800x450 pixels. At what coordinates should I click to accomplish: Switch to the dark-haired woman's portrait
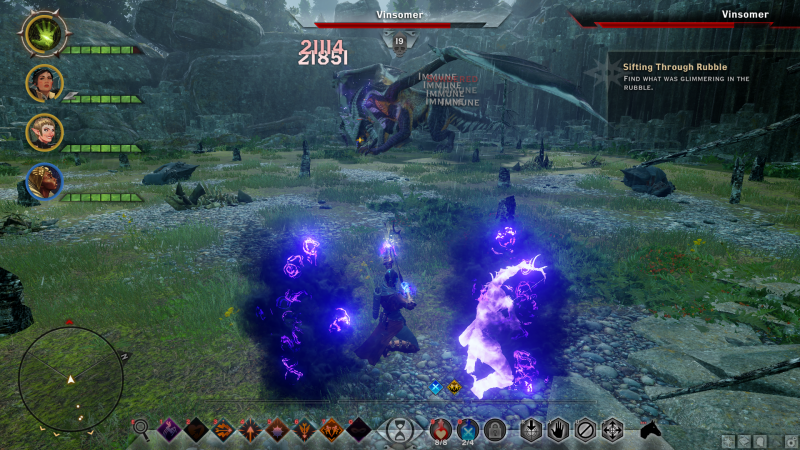44,83
